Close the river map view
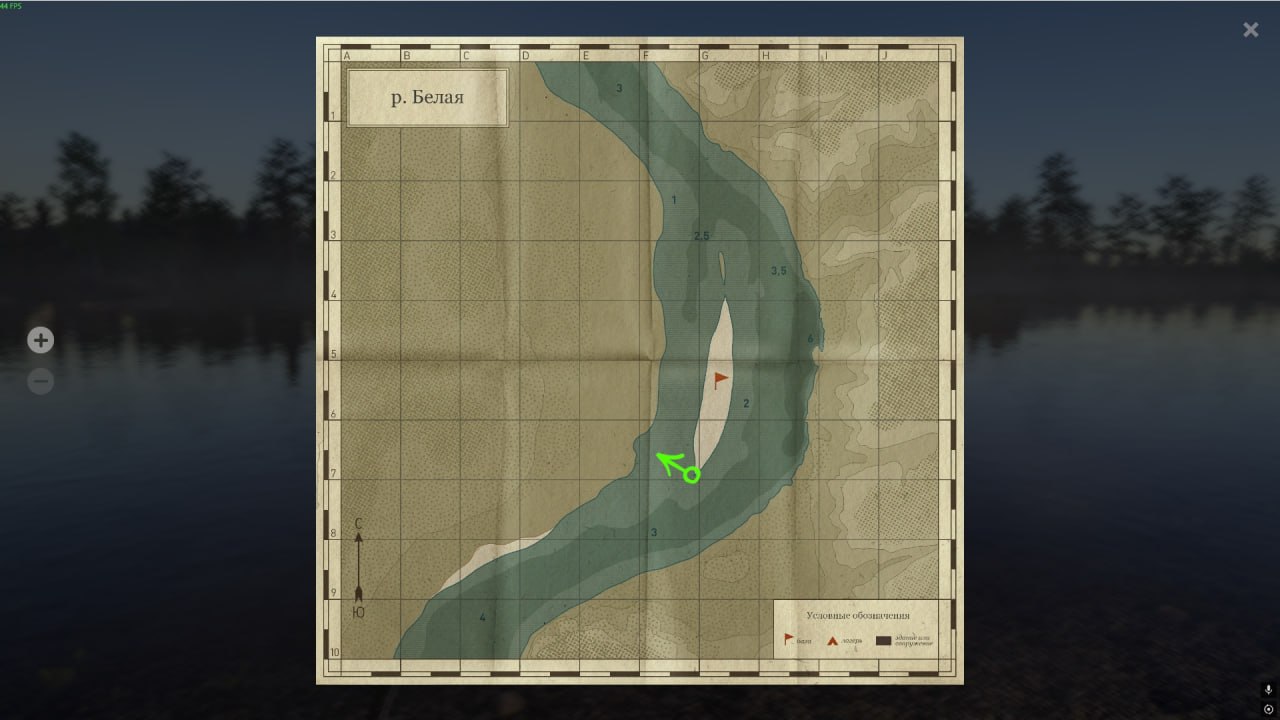 pyautogui.click(x=1250, y=30)
